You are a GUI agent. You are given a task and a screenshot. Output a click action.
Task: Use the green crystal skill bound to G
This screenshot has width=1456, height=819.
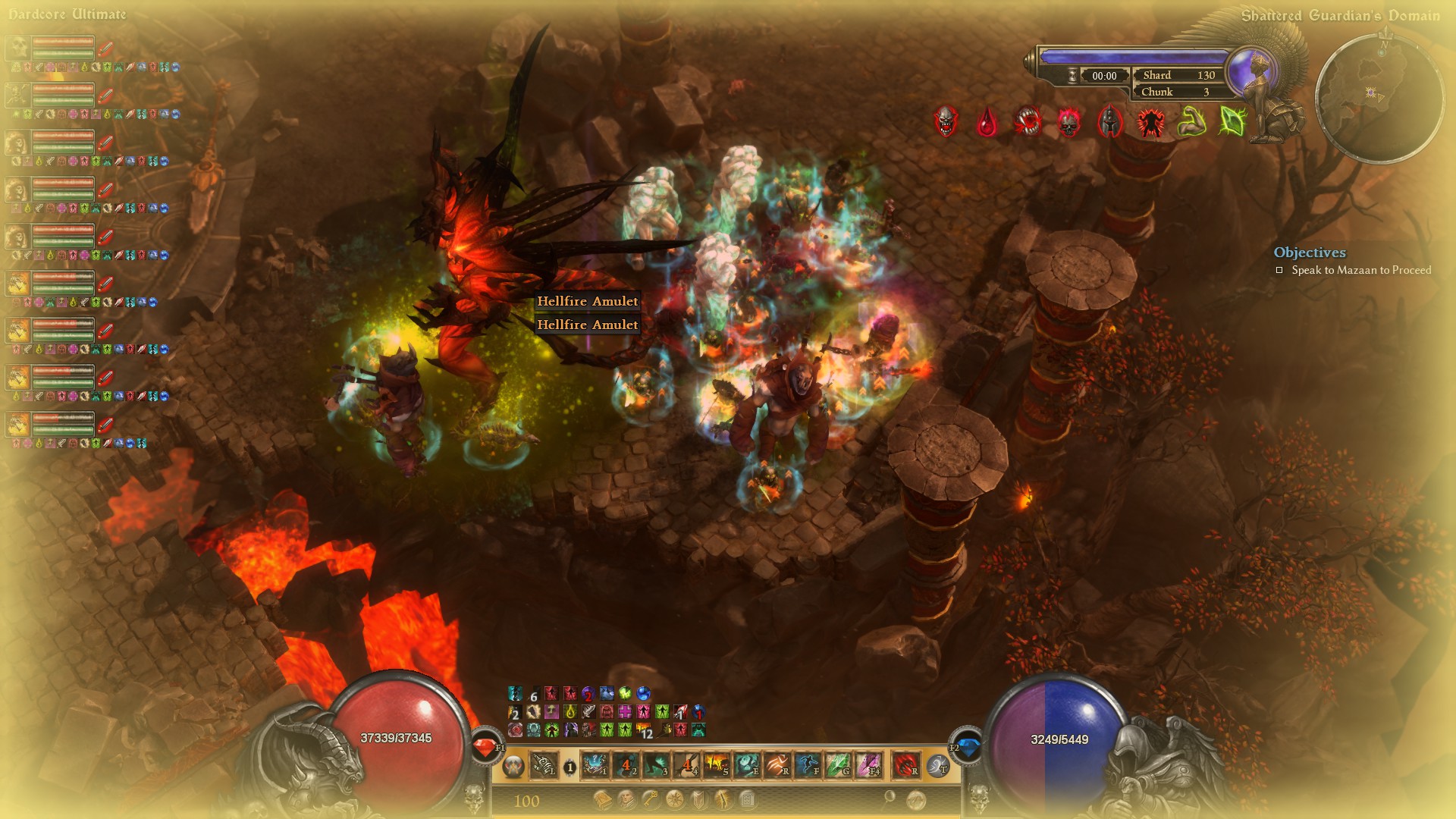(x=838, y=766)
